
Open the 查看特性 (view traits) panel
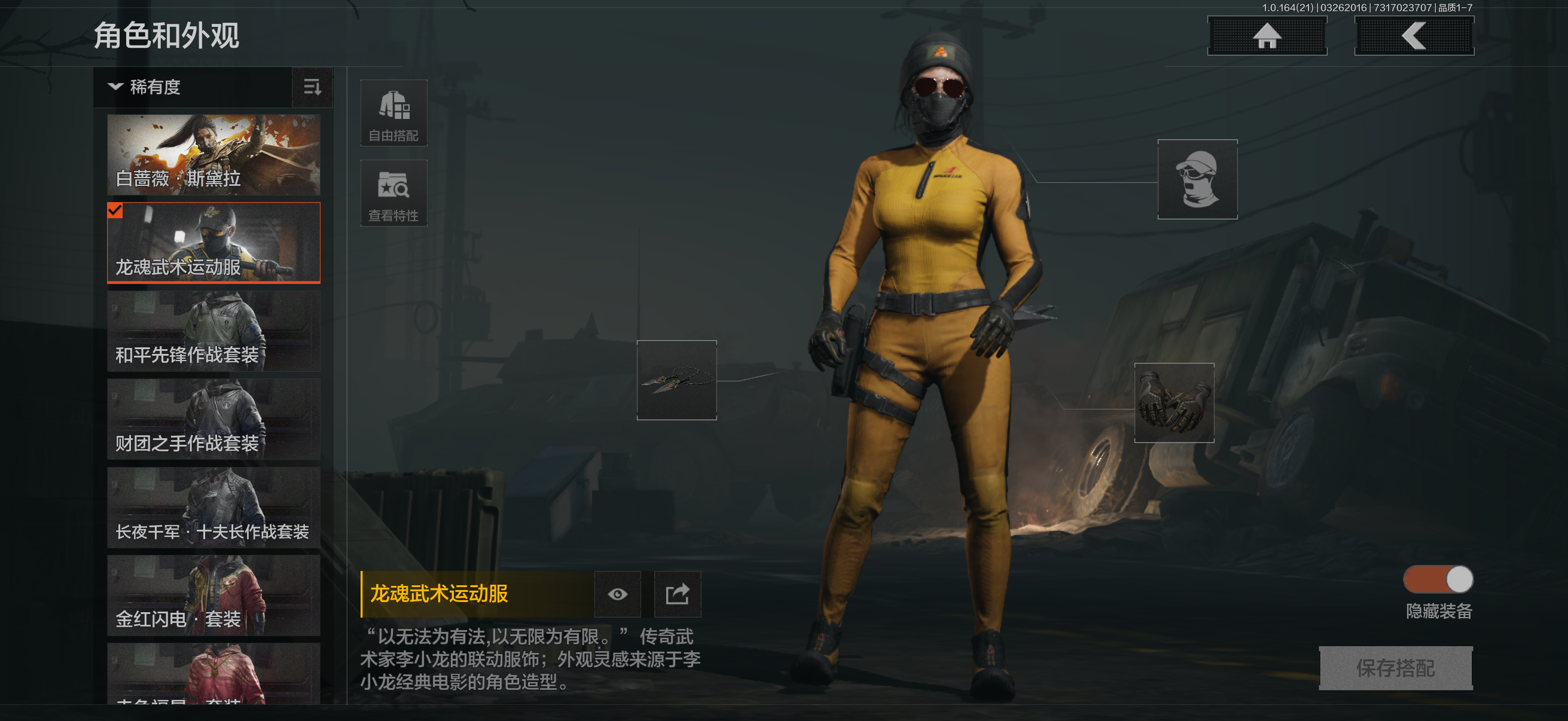tap(394, 194)
